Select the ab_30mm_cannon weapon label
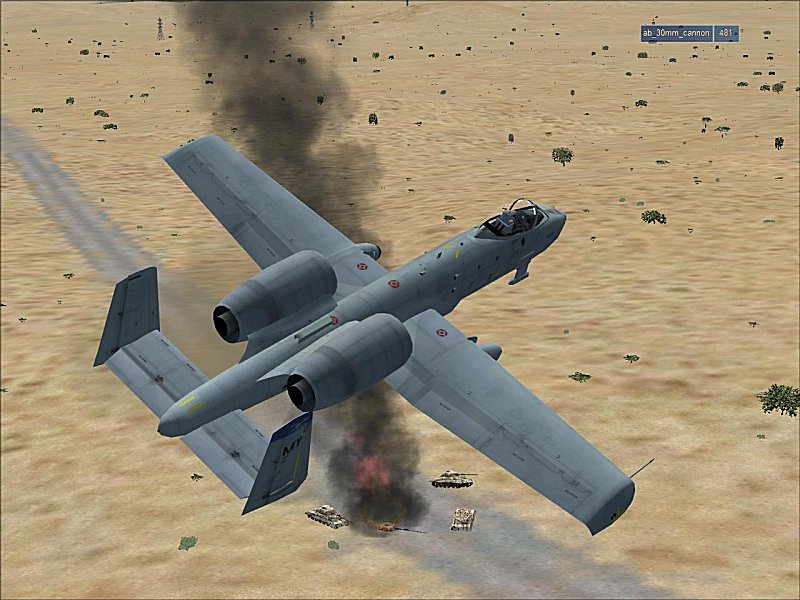The height and width of the screenshot is (600, 800). click(x=676, y=33)
